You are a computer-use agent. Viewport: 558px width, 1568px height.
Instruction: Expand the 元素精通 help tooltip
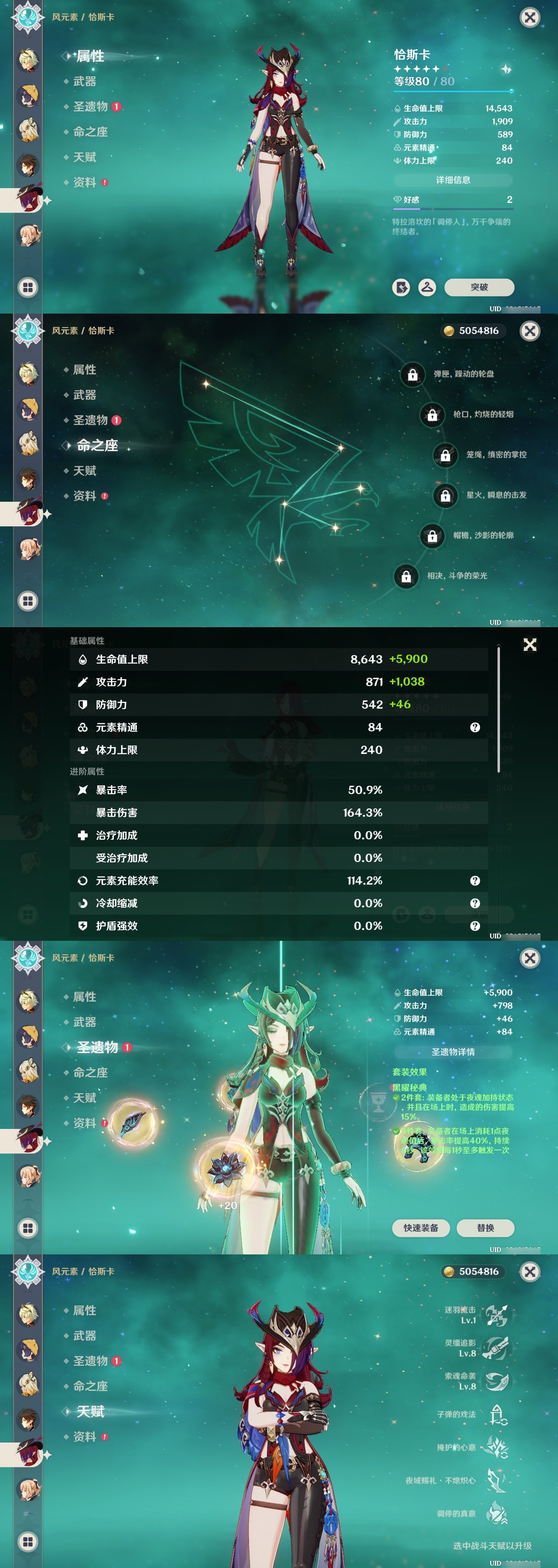(x=475, y=727)
